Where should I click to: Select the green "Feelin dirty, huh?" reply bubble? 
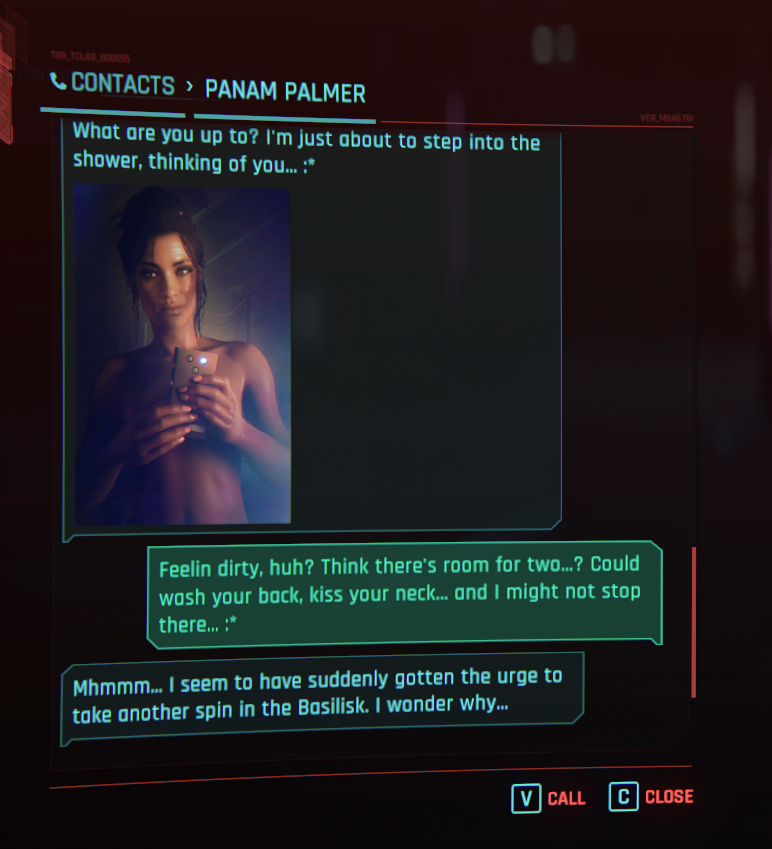point(404,593)
